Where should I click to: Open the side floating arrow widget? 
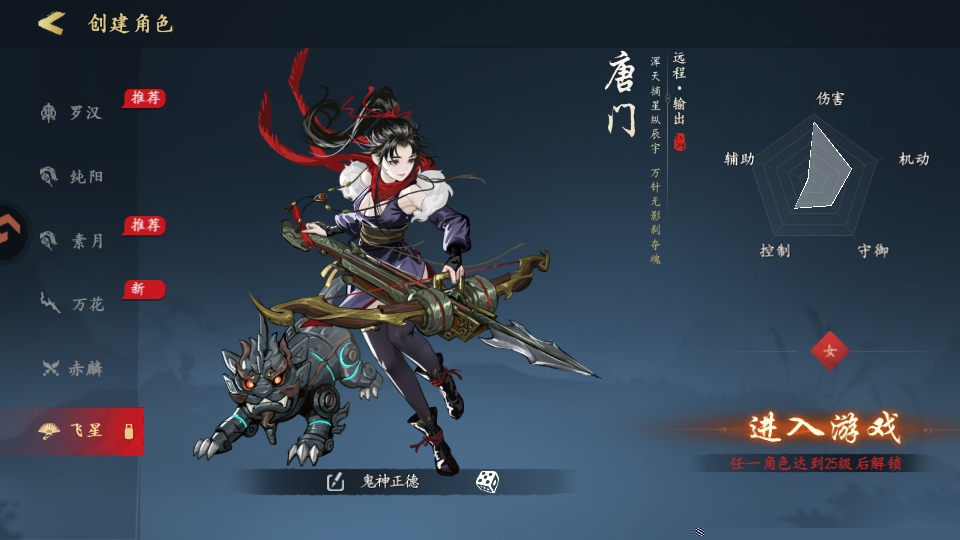click(10, 233)
